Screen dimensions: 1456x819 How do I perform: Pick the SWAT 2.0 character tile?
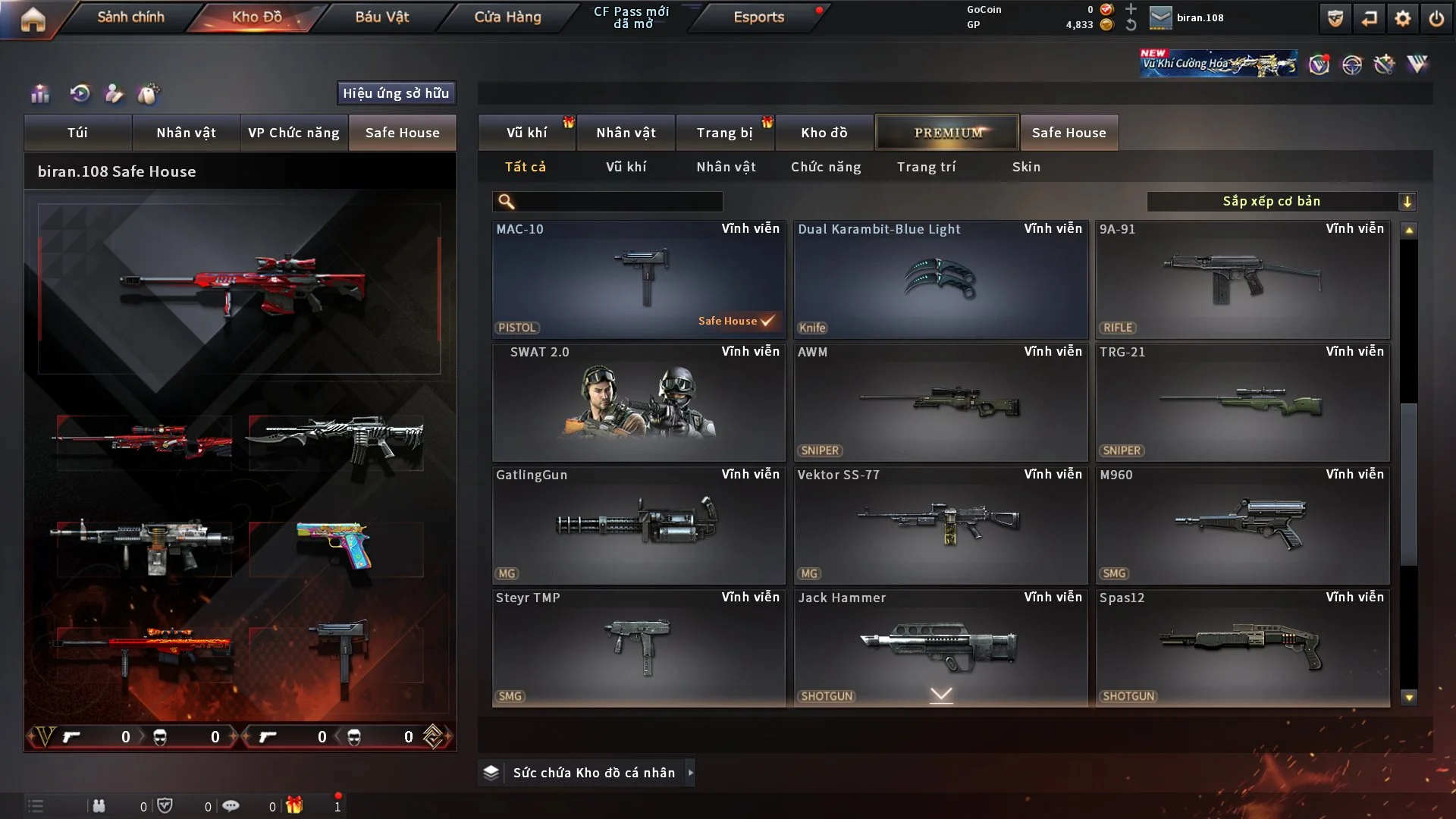(x=638, y=402)
